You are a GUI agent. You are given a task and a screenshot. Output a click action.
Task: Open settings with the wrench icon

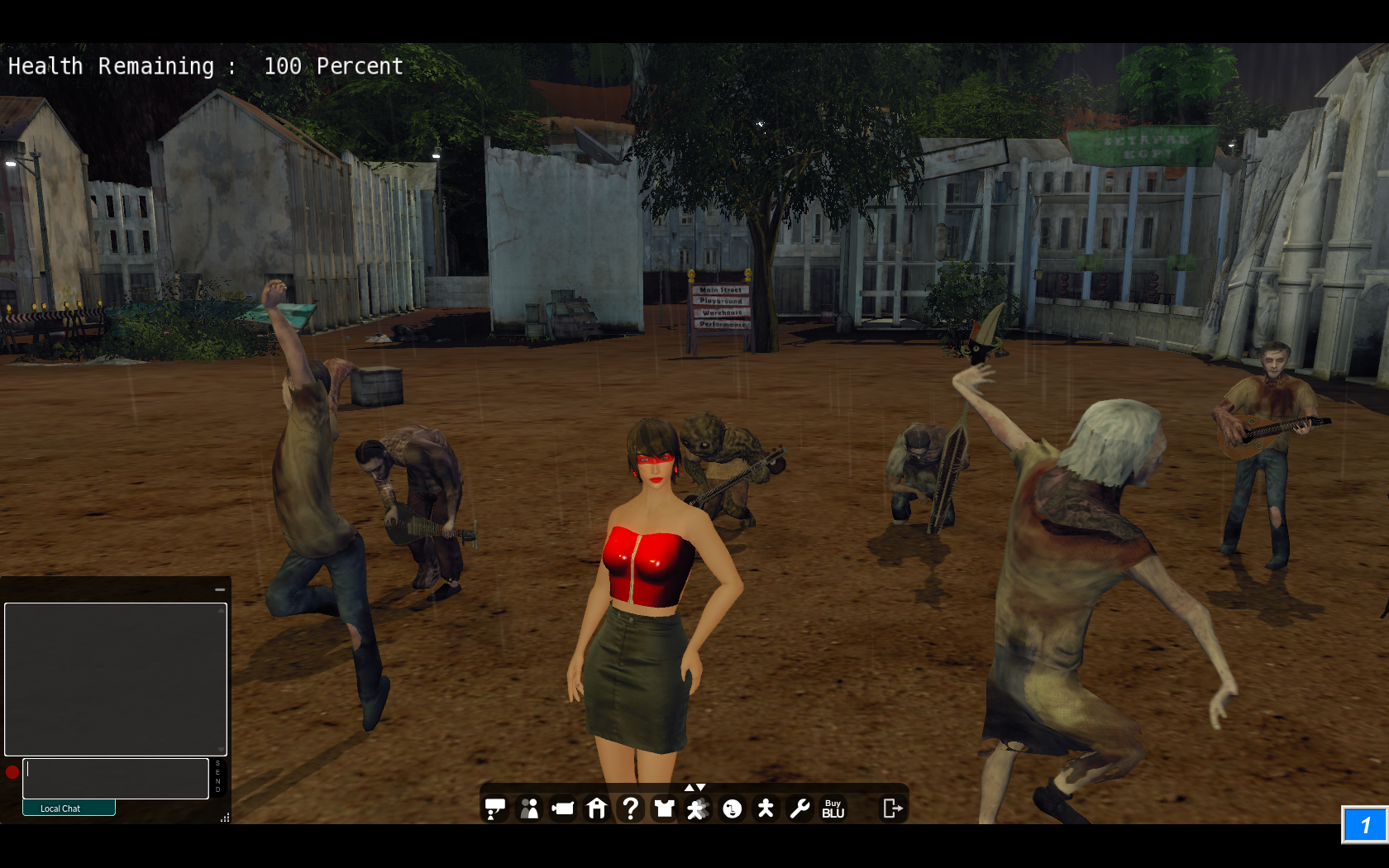(x=800, y=808)
